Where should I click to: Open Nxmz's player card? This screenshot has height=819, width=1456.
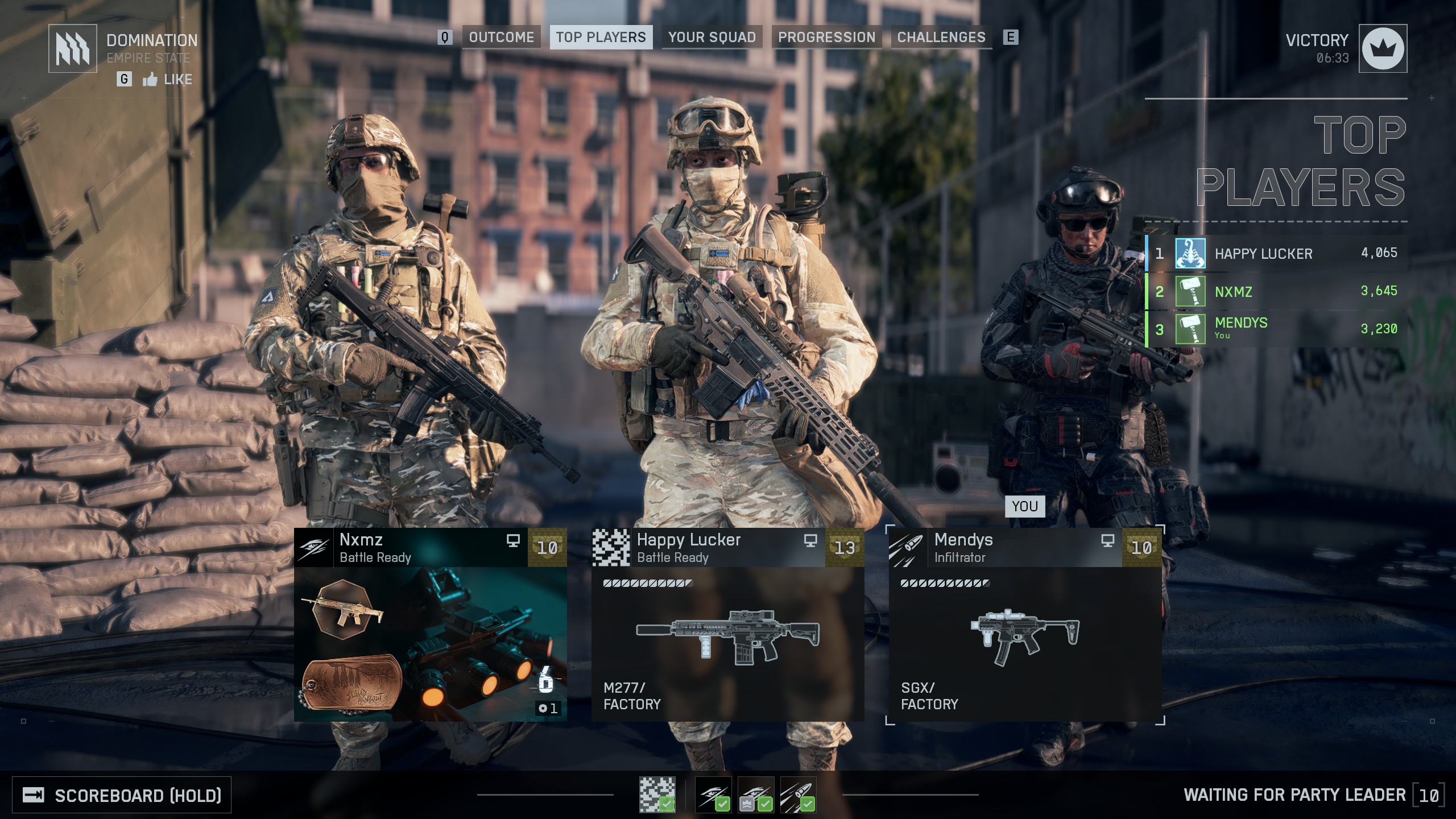click(x=430, y=624)
